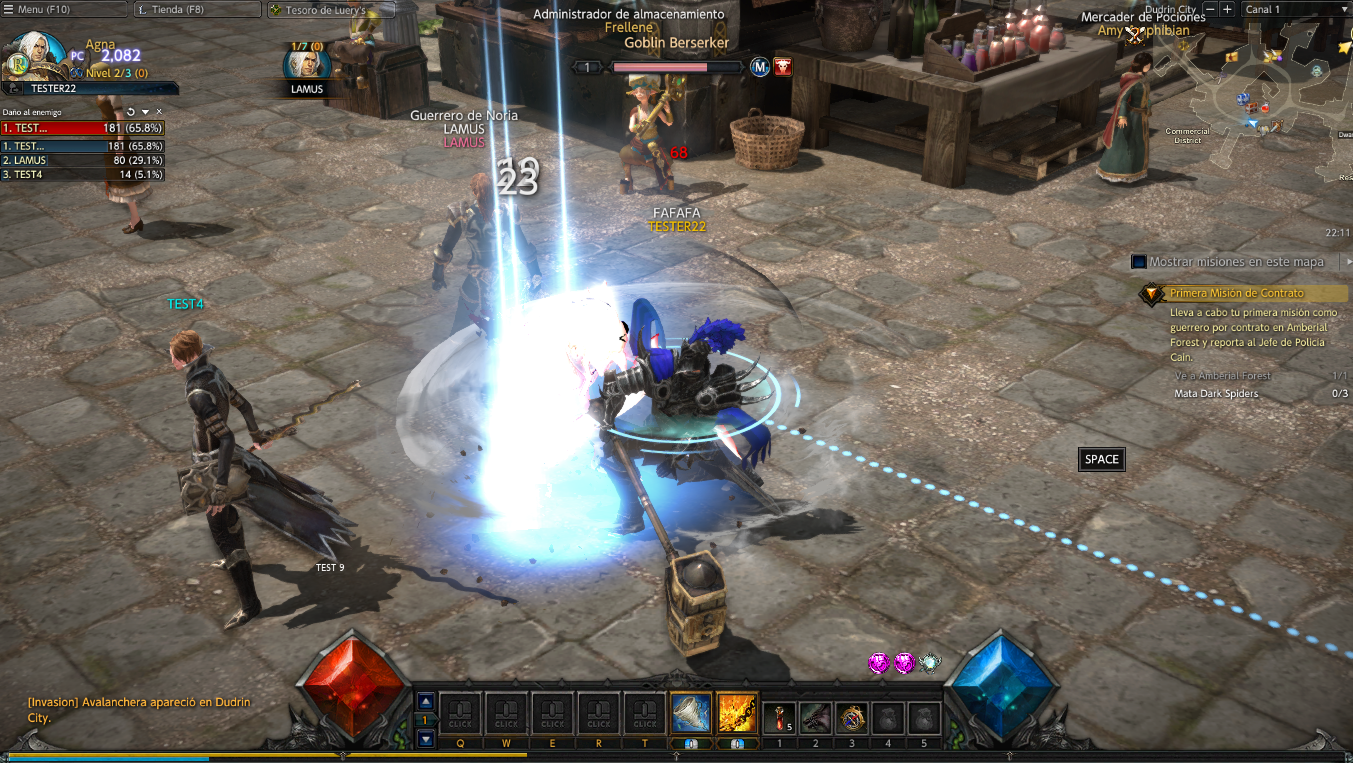
Task: Select the LAMUS row in damage meter
Action: (83, 160)
